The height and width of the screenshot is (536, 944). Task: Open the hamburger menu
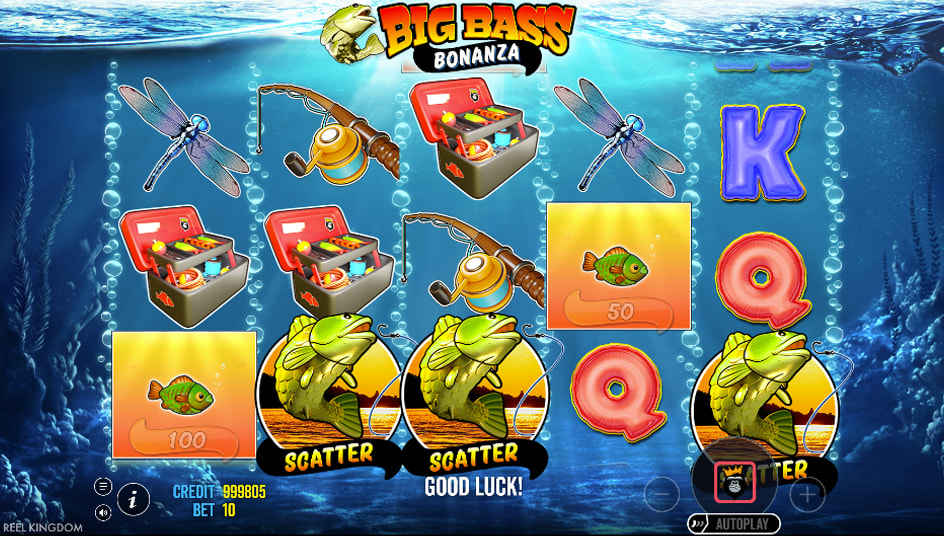[103, 486]
